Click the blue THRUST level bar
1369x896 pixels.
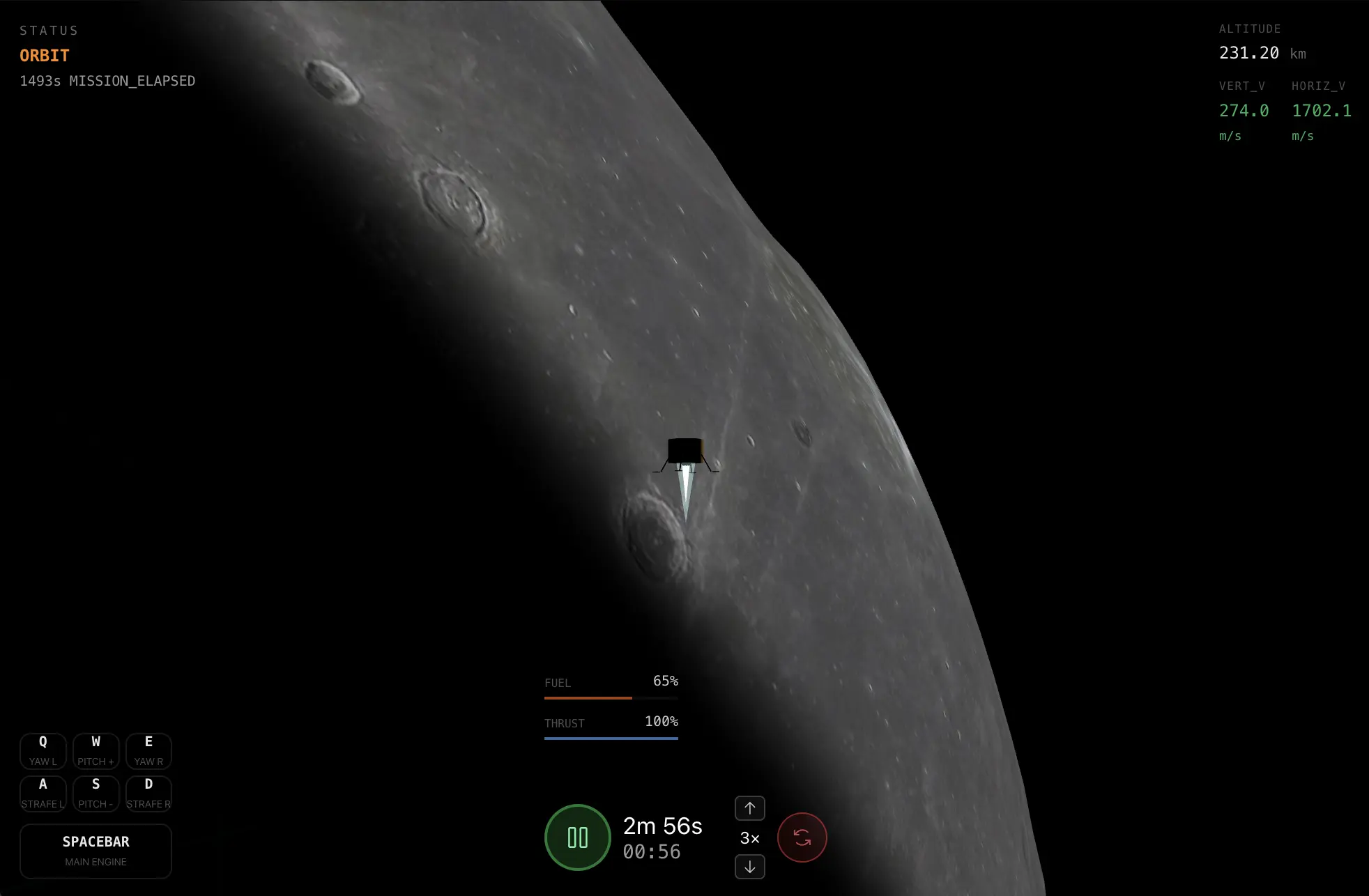(611, 739)
